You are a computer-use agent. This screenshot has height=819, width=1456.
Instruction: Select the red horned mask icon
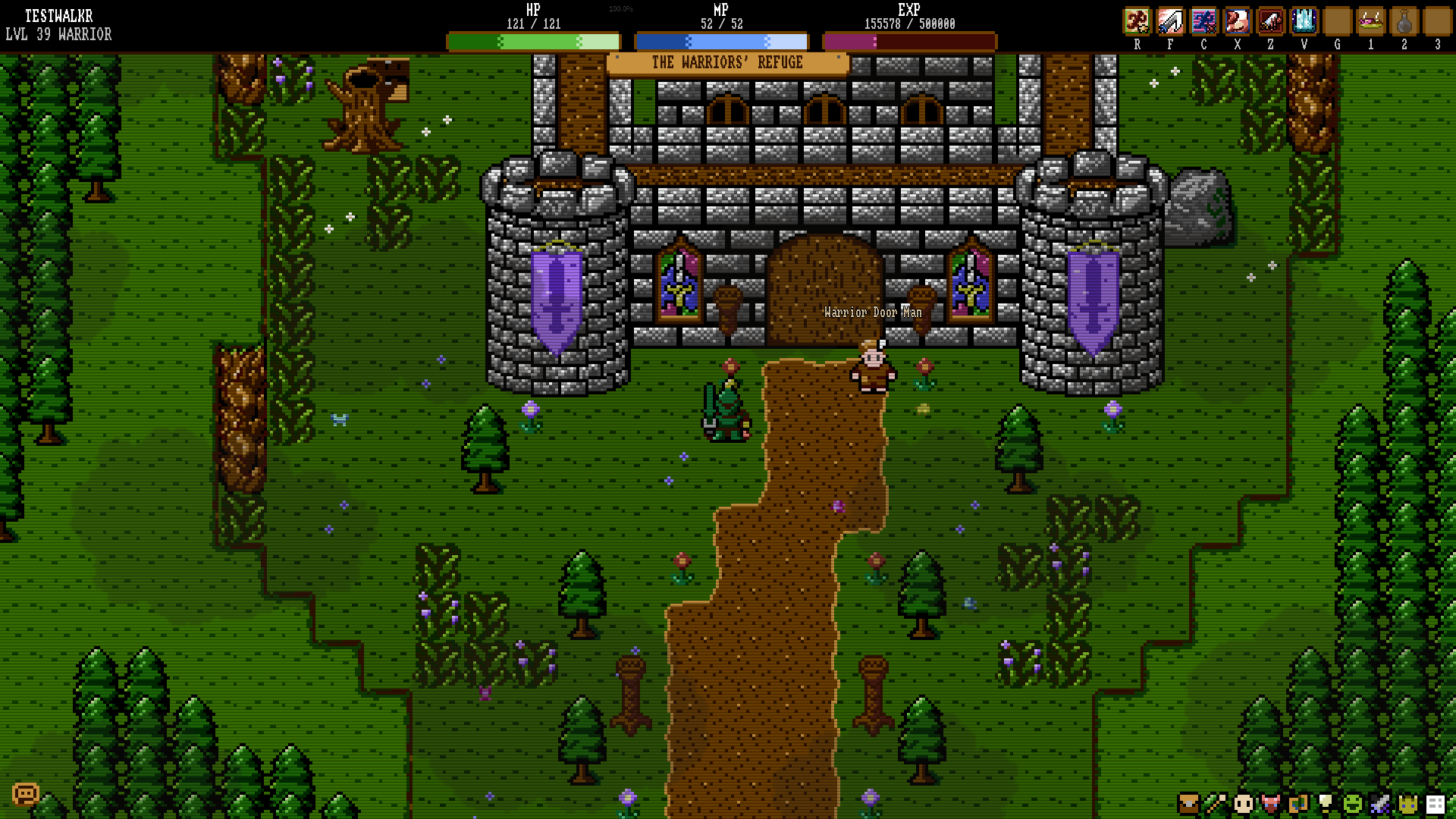pos(1270,803)
